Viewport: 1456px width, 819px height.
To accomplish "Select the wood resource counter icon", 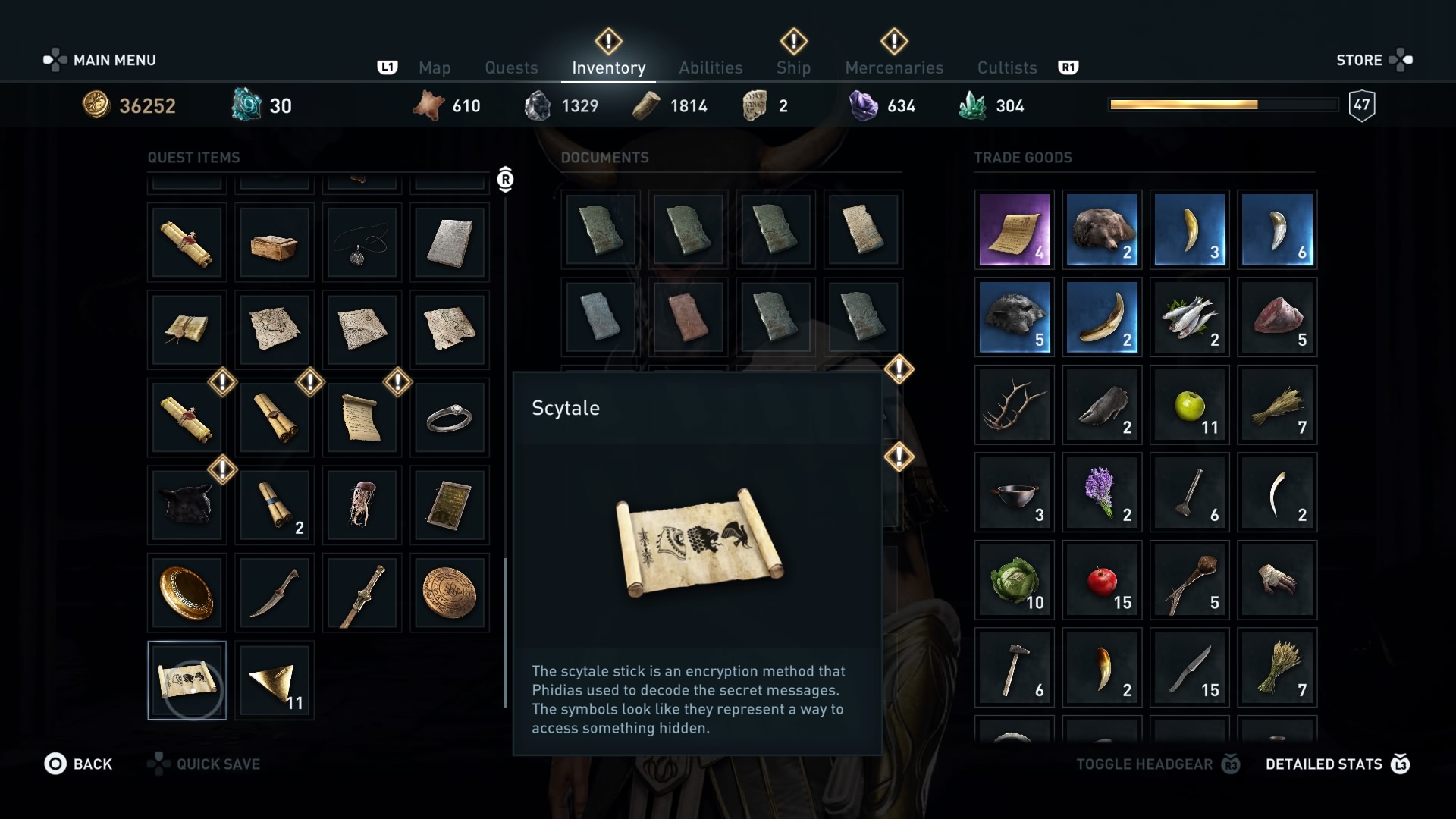I will coord(645,105).
